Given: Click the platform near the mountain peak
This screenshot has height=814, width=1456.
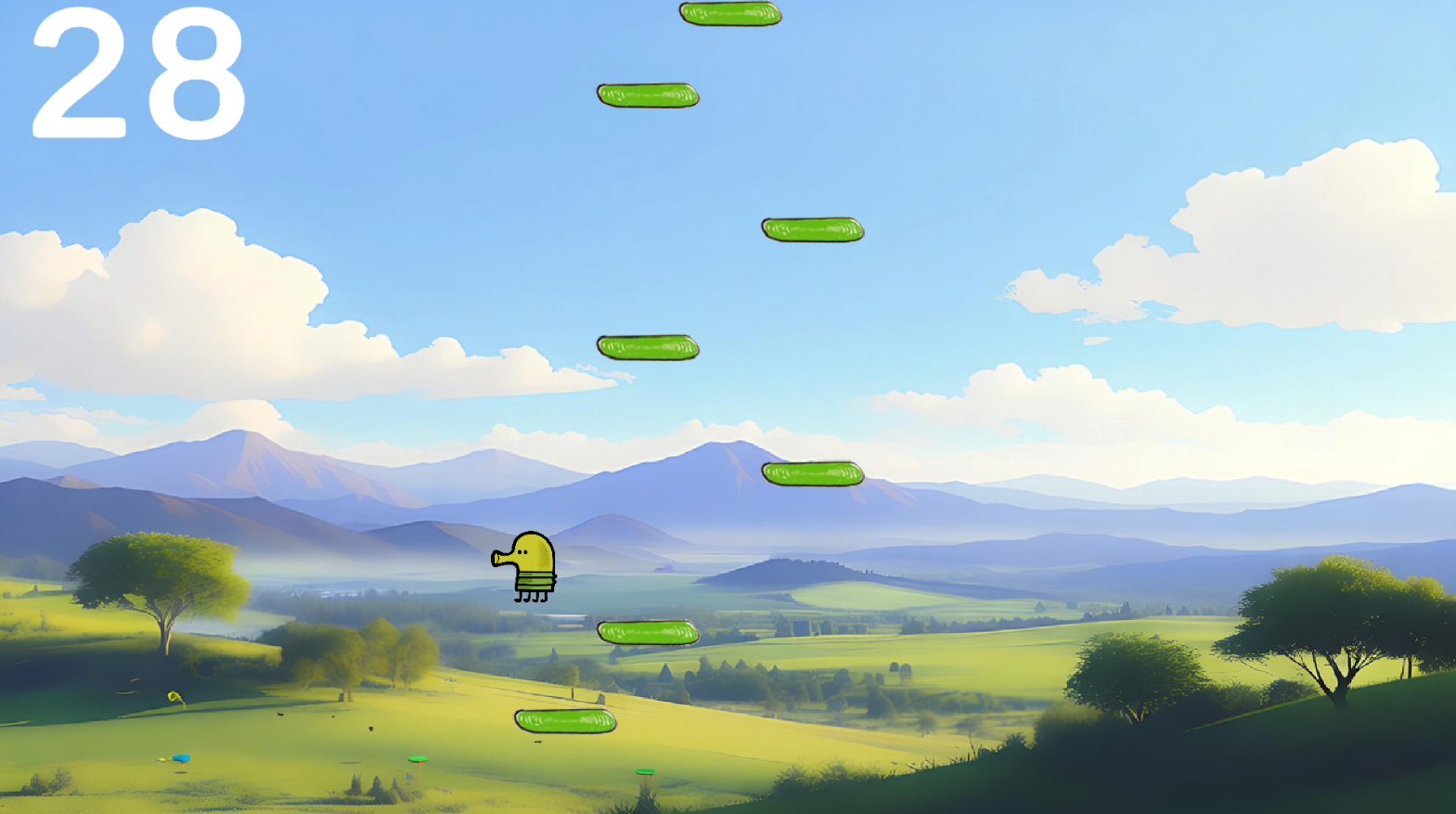Looking at the screenshot, I should [x=810, y=472].
